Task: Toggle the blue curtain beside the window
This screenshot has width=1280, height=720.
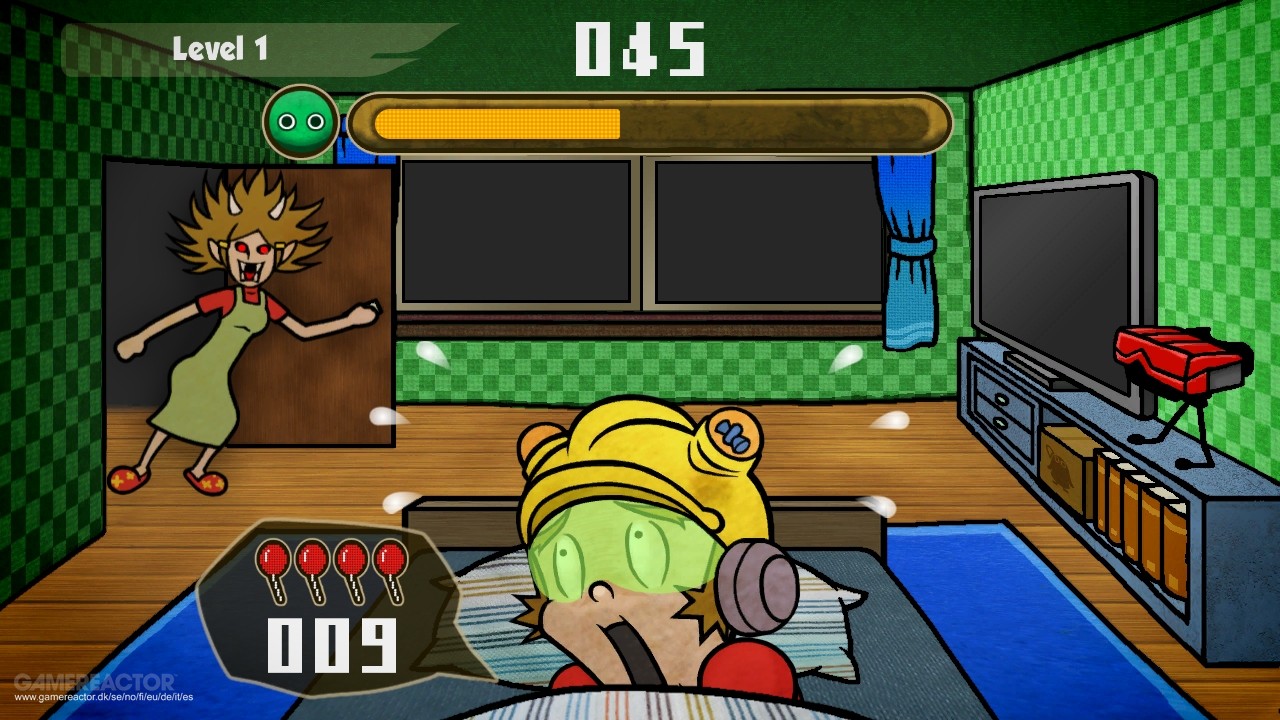Action: point(910,250)
